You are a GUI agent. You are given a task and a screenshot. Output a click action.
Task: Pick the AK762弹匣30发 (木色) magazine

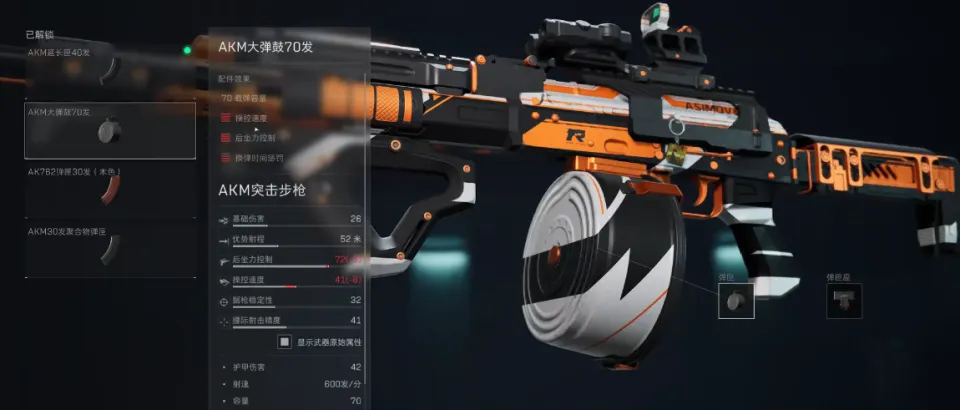110,190
